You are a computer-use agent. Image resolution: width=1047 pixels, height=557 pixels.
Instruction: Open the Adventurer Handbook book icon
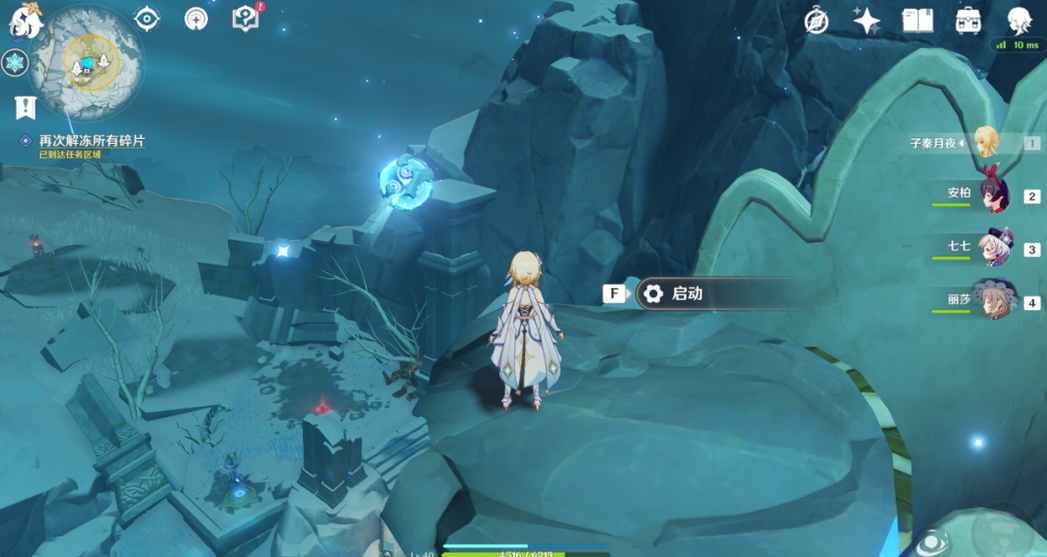coord(917,21)
